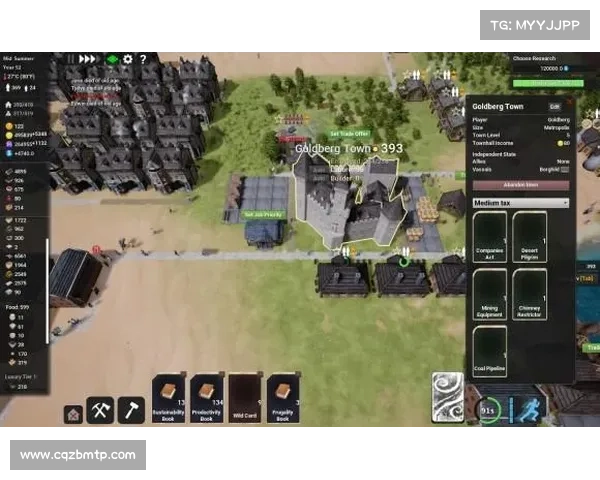Pick the Wild Card
Image resolution: width=600 pixels, height=480 pixels.
[x=245, y=398]
